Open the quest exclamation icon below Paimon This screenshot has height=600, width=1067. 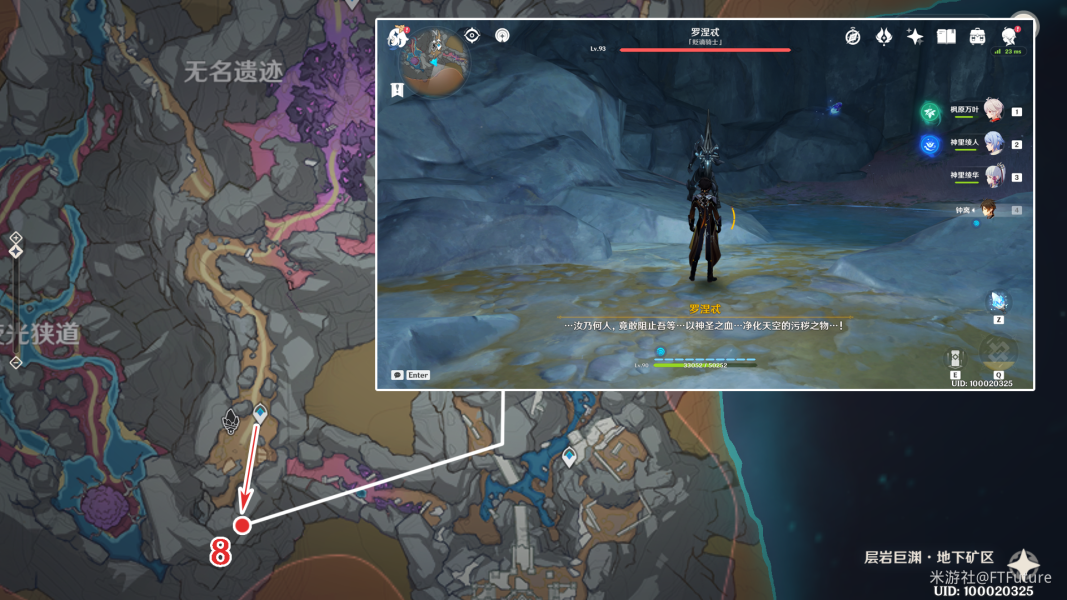pos(397,90)
